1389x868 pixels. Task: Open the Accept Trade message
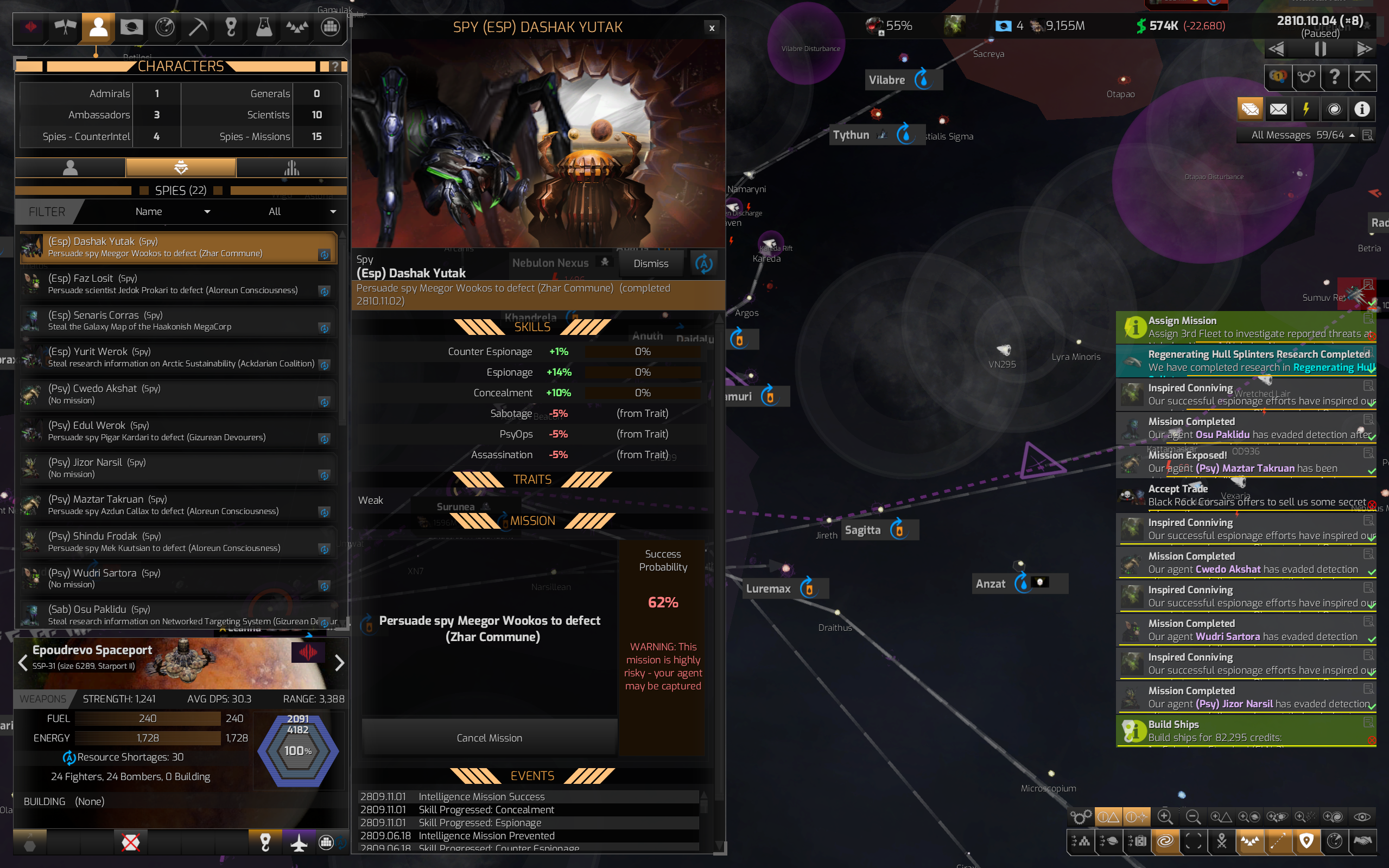click(x=1245, y=496)
